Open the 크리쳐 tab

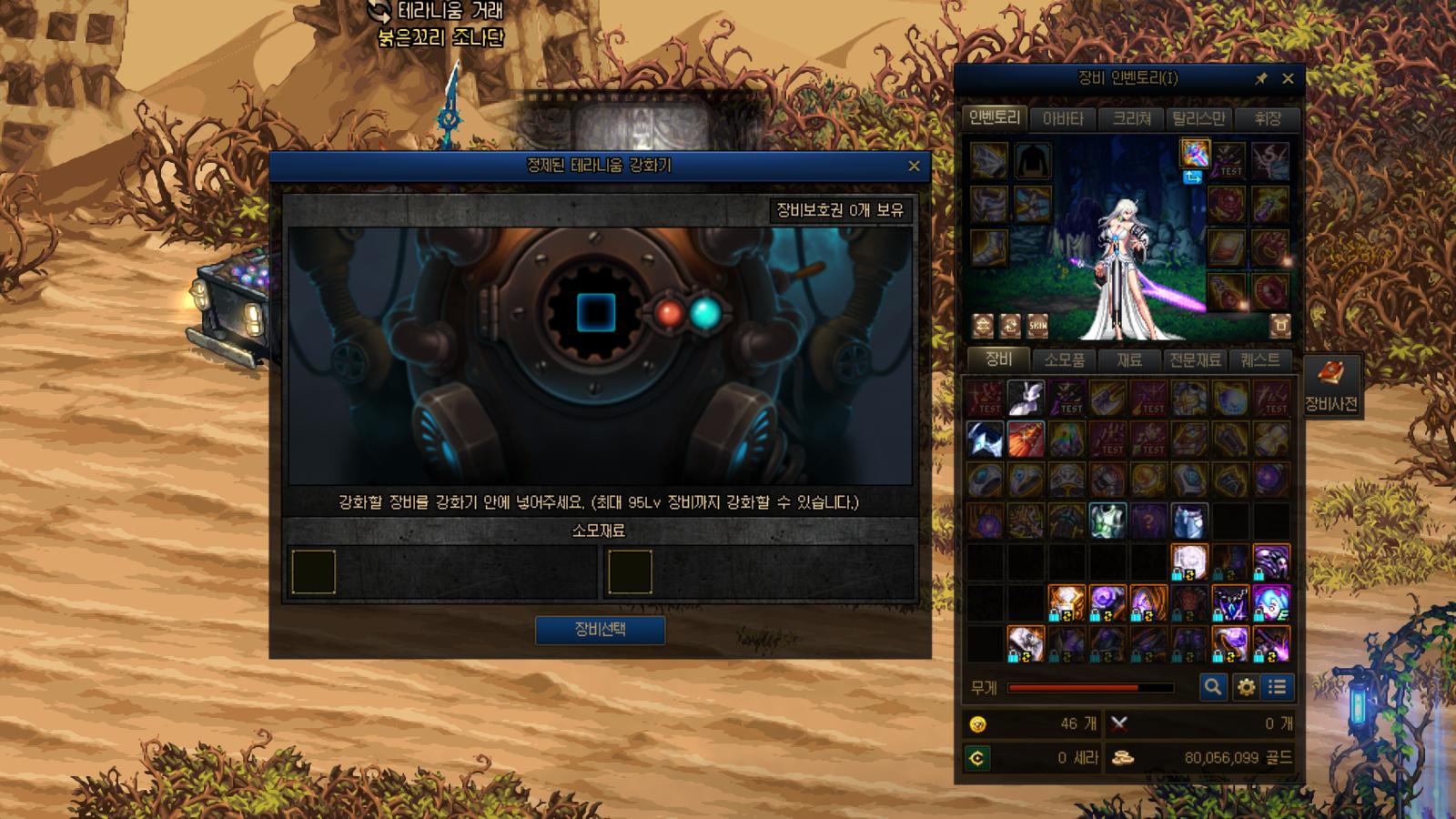(x=1132, y=118)
